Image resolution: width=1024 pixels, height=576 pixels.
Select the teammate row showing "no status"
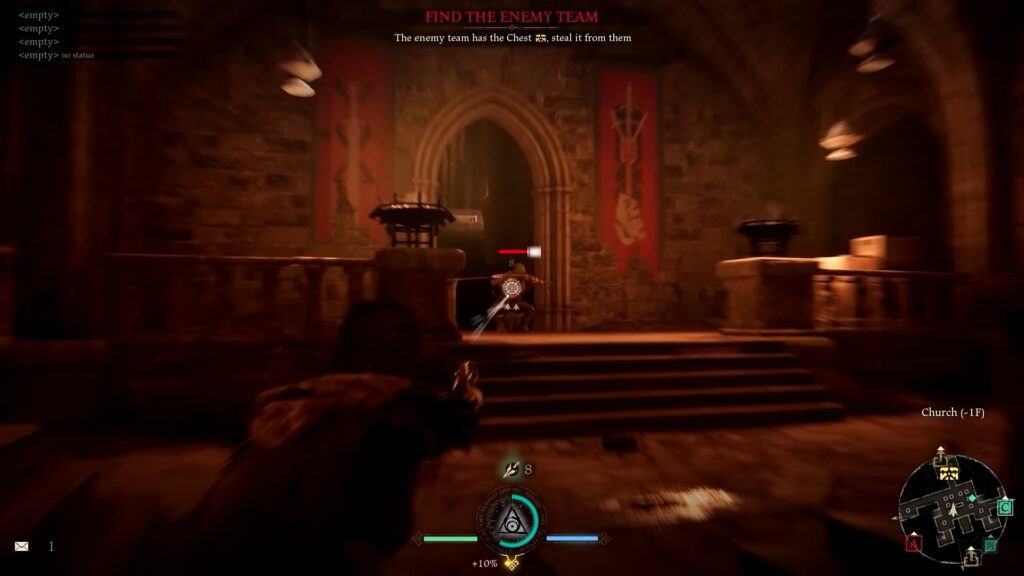coord(56,55)
